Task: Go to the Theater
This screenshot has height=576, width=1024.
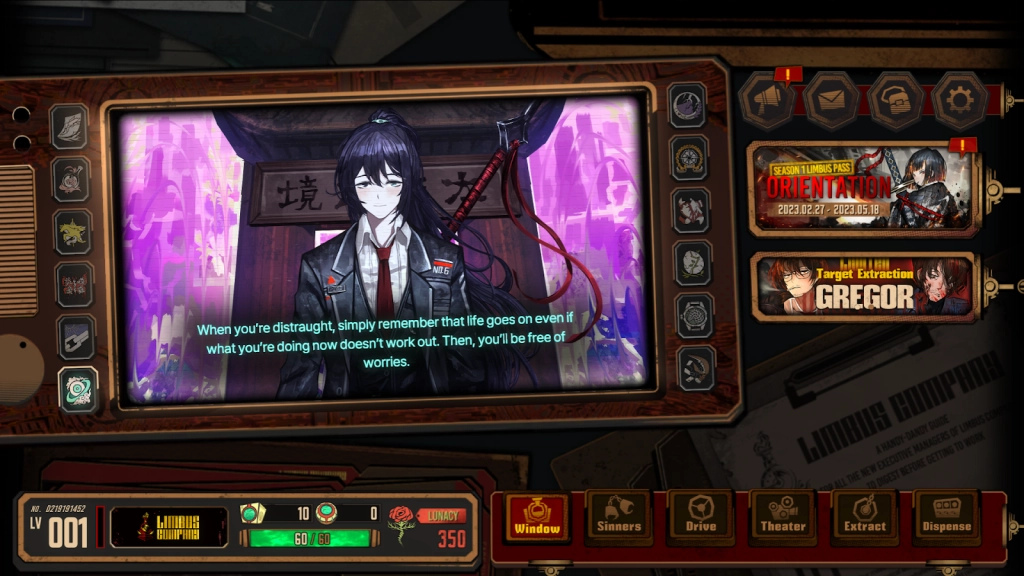Action: tap(783, 516)
